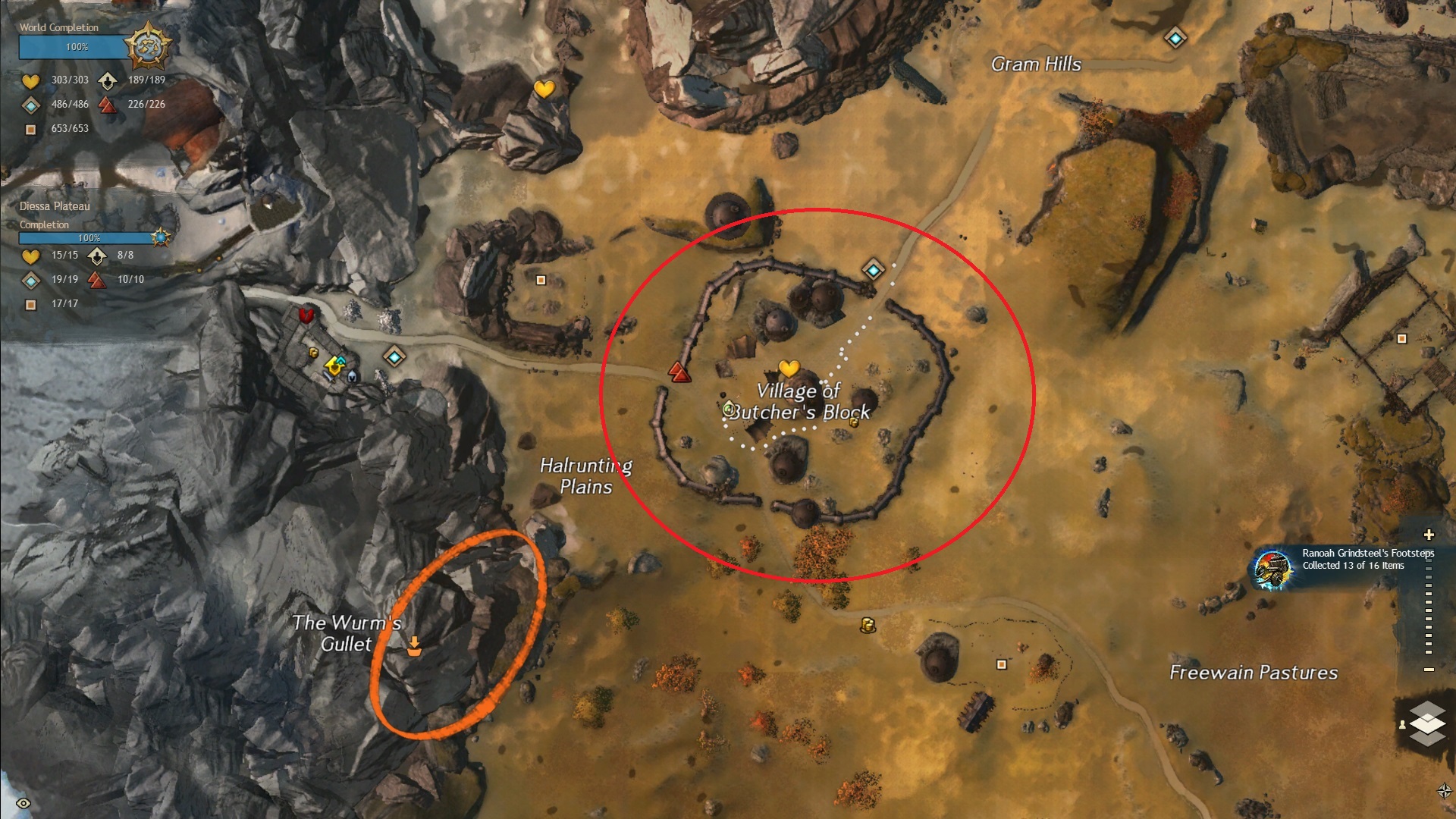Click the orange event marker in Wurm's Gullet
Screen dimensions: 1456x819
[414, 645]
